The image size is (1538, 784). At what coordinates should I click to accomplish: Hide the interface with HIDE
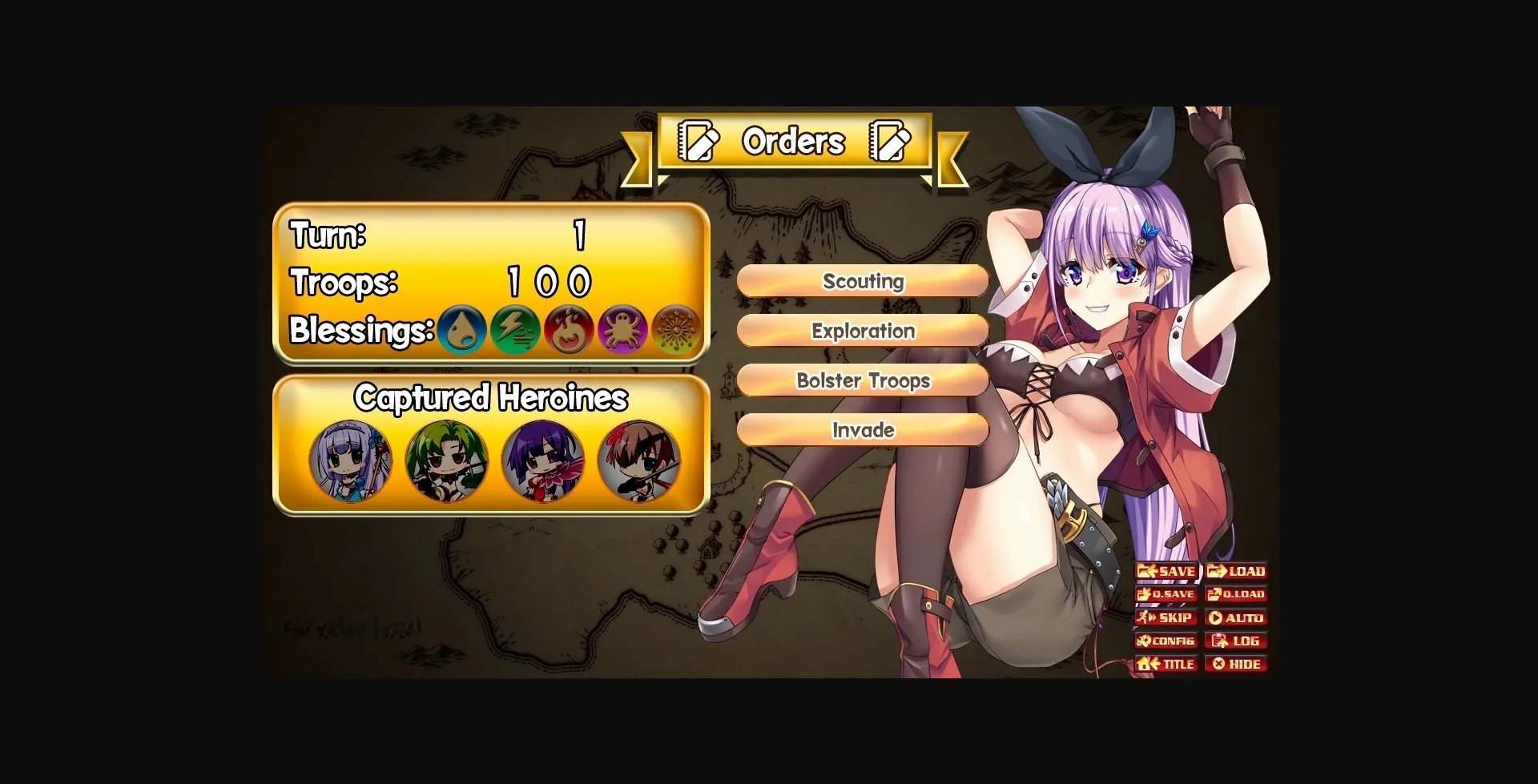[x=1236, y=663]
